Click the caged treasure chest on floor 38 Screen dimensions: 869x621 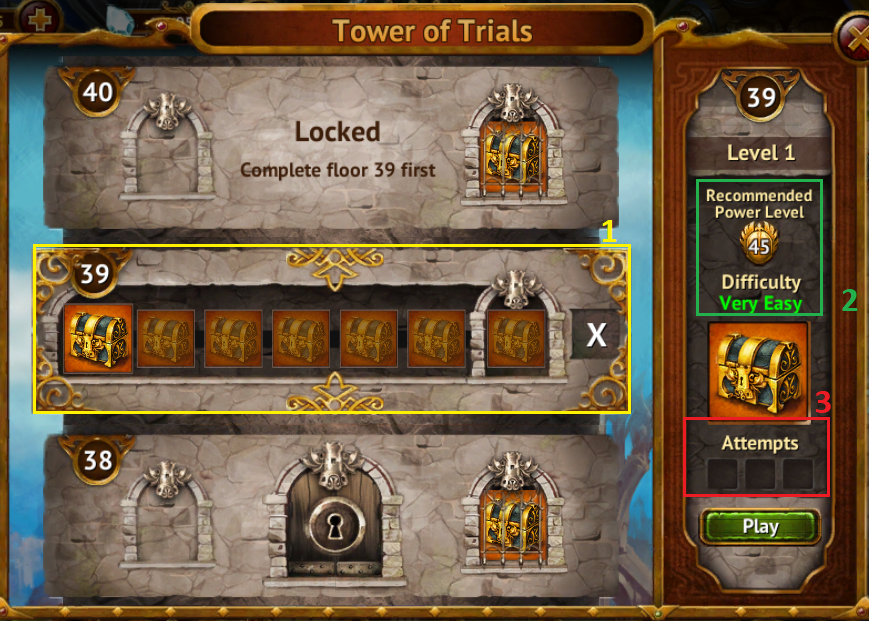click(516, 521)
